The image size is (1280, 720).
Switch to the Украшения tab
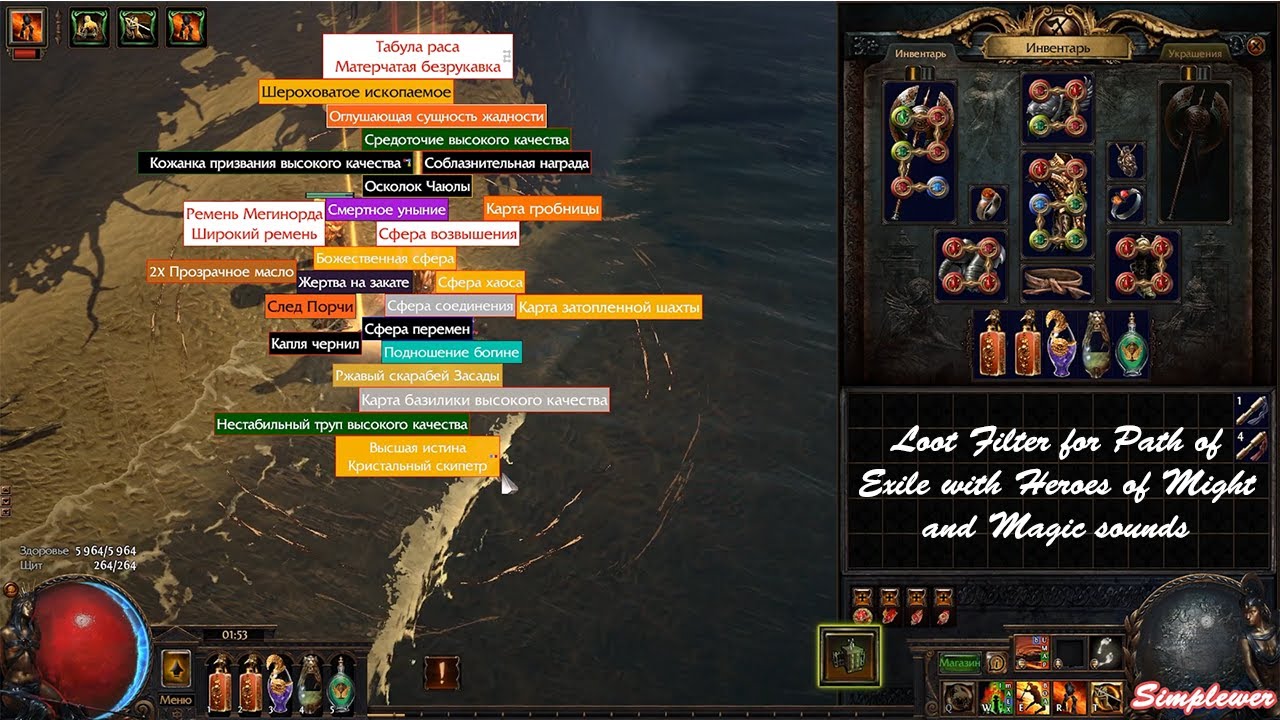(x=1194, y=53)
